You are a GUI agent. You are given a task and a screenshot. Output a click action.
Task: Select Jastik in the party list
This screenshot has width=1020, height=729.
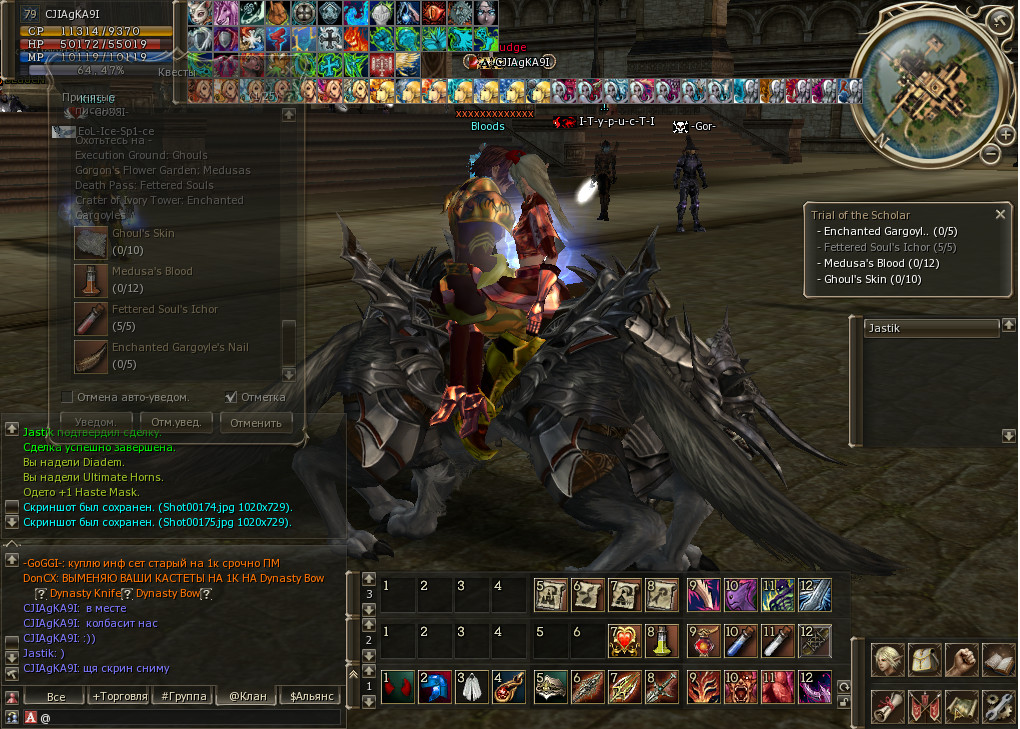932,328
